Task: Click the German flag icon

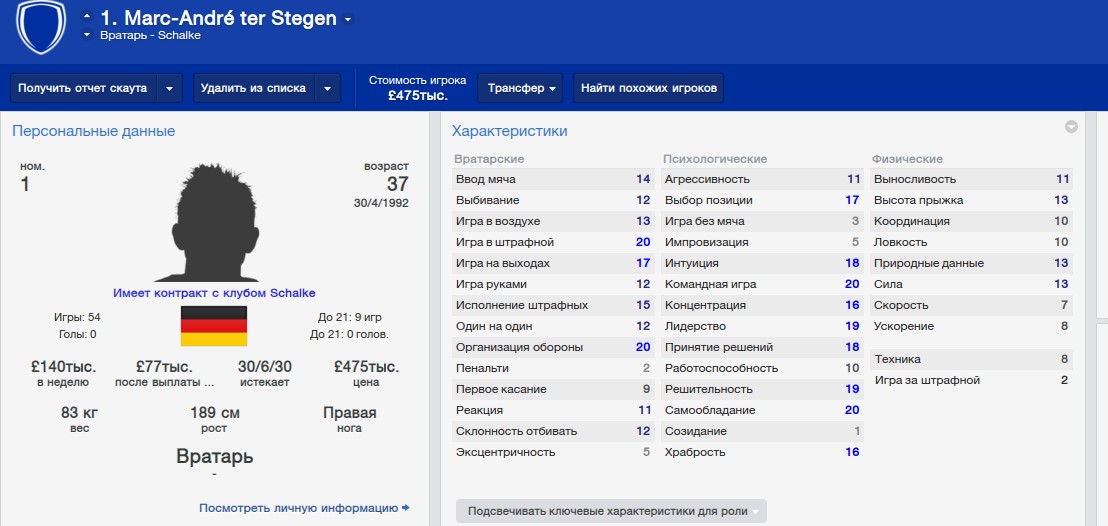Action: point(213,326)
